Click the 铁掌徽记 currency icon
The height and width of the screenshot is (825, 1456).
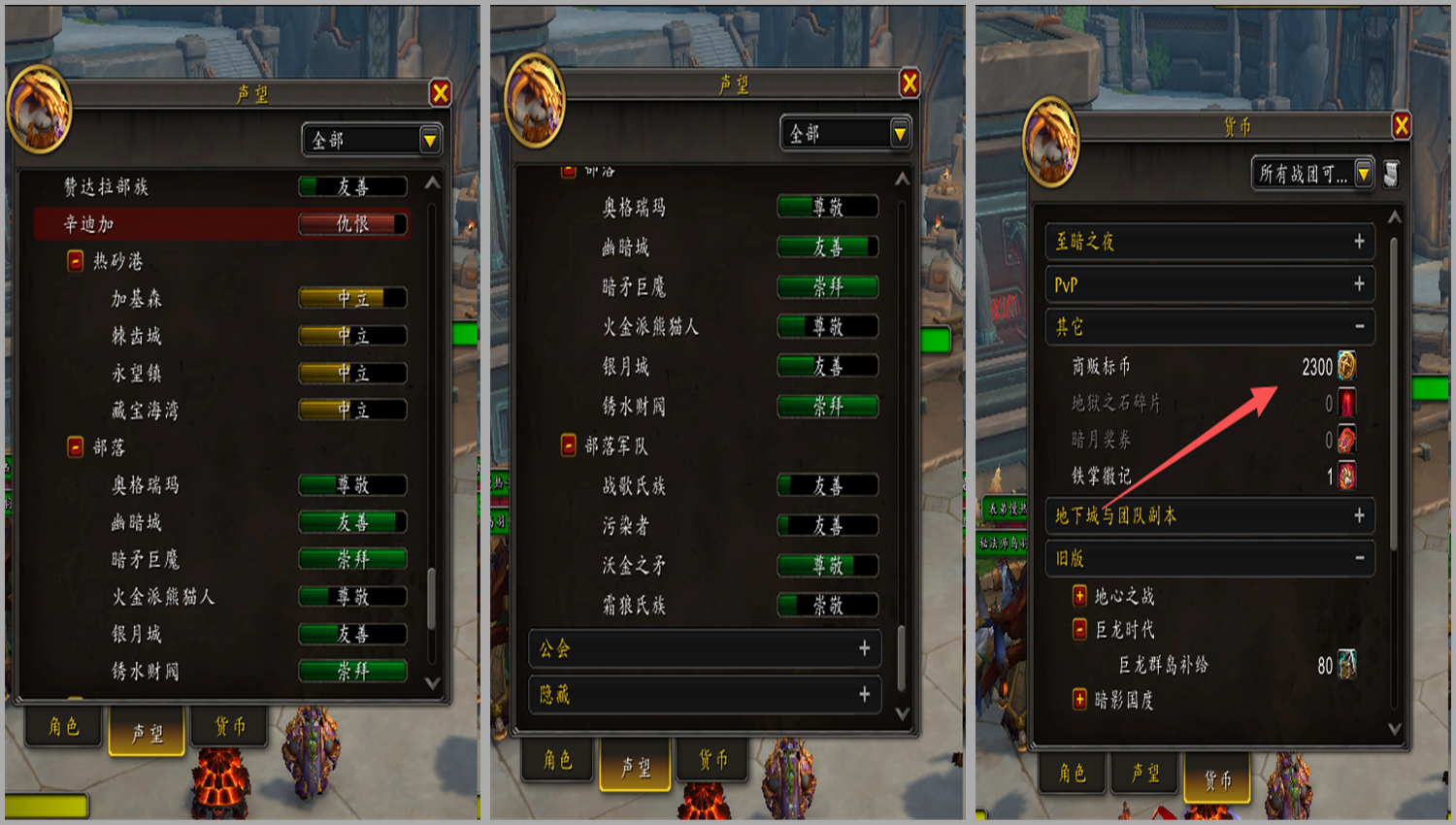pyautogui.click(x=1347, y=476)
